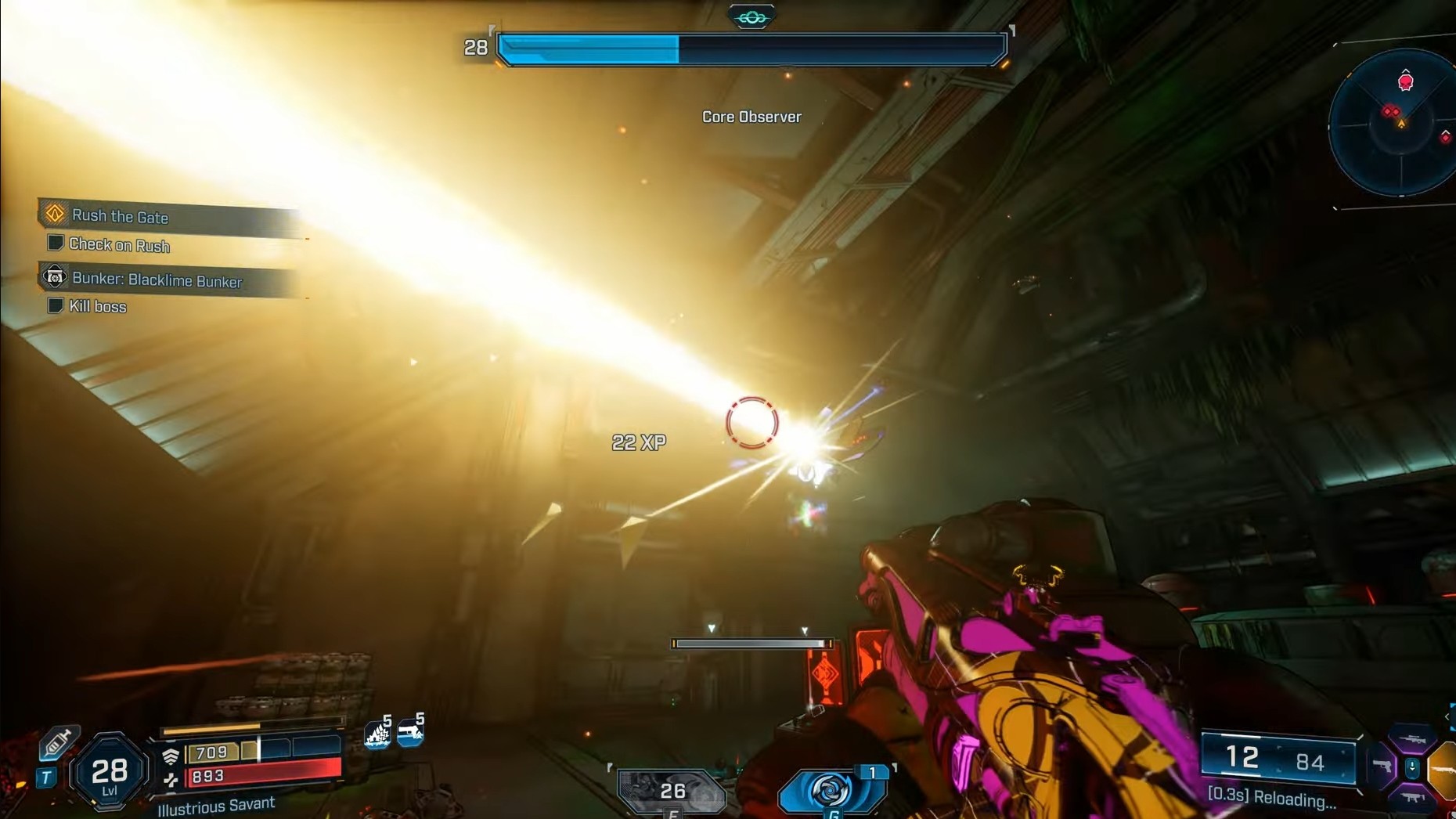Switch to the pistol weapon slot

1382,767
